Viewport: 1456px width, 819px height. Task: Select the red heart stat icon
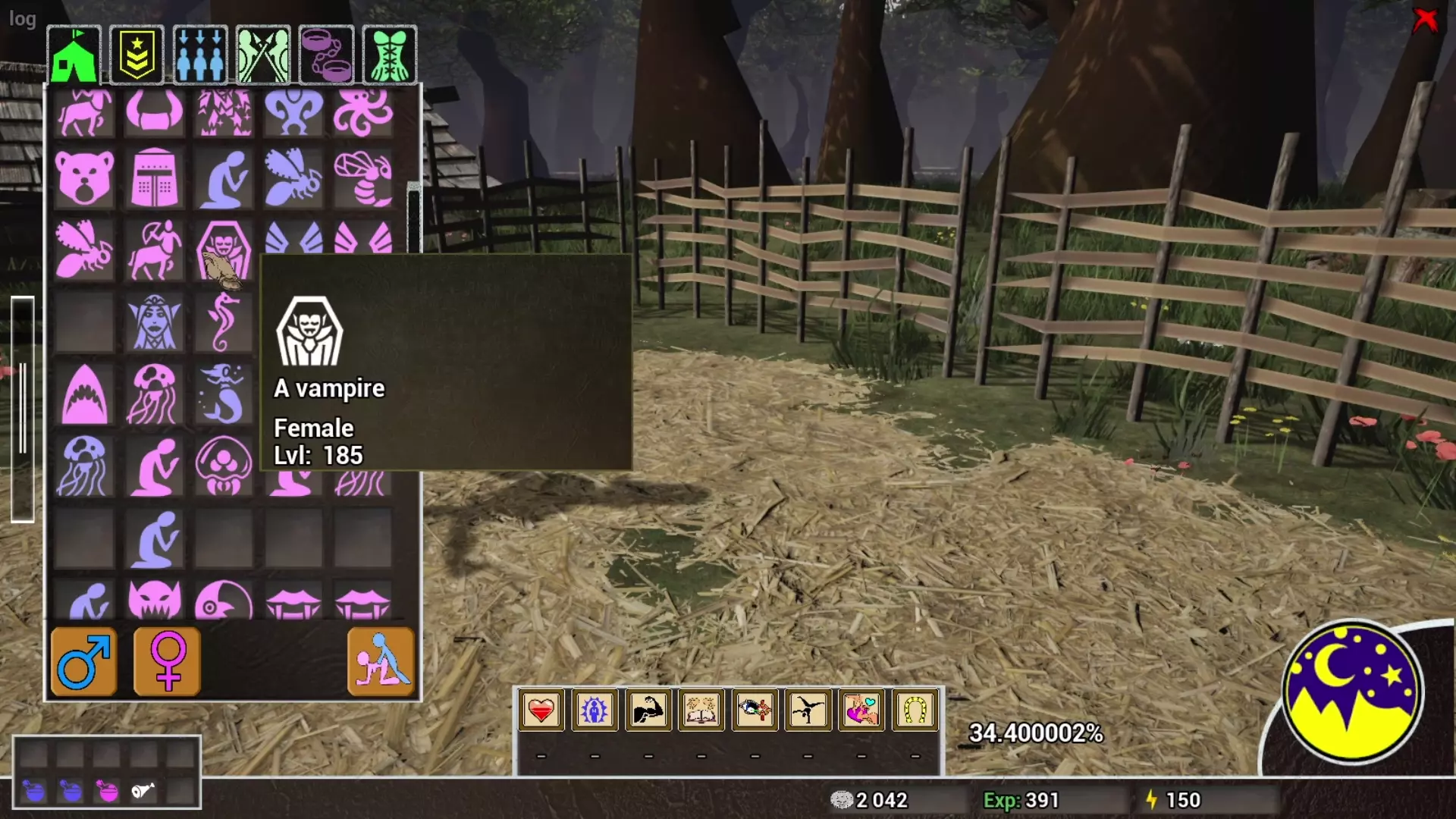[541, 711]
